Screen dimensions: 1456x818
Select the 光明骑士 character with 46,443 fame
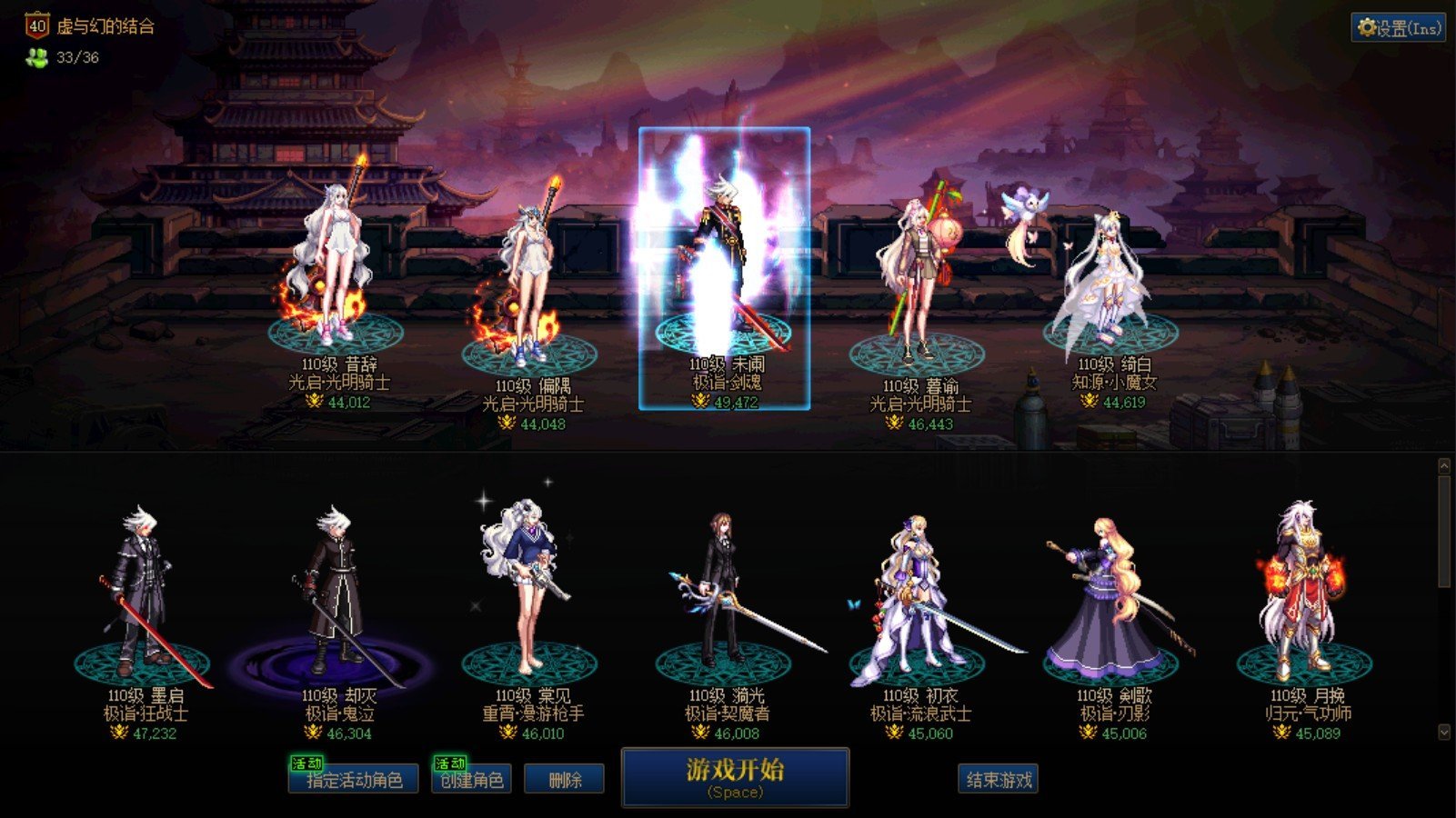(917, 282)
